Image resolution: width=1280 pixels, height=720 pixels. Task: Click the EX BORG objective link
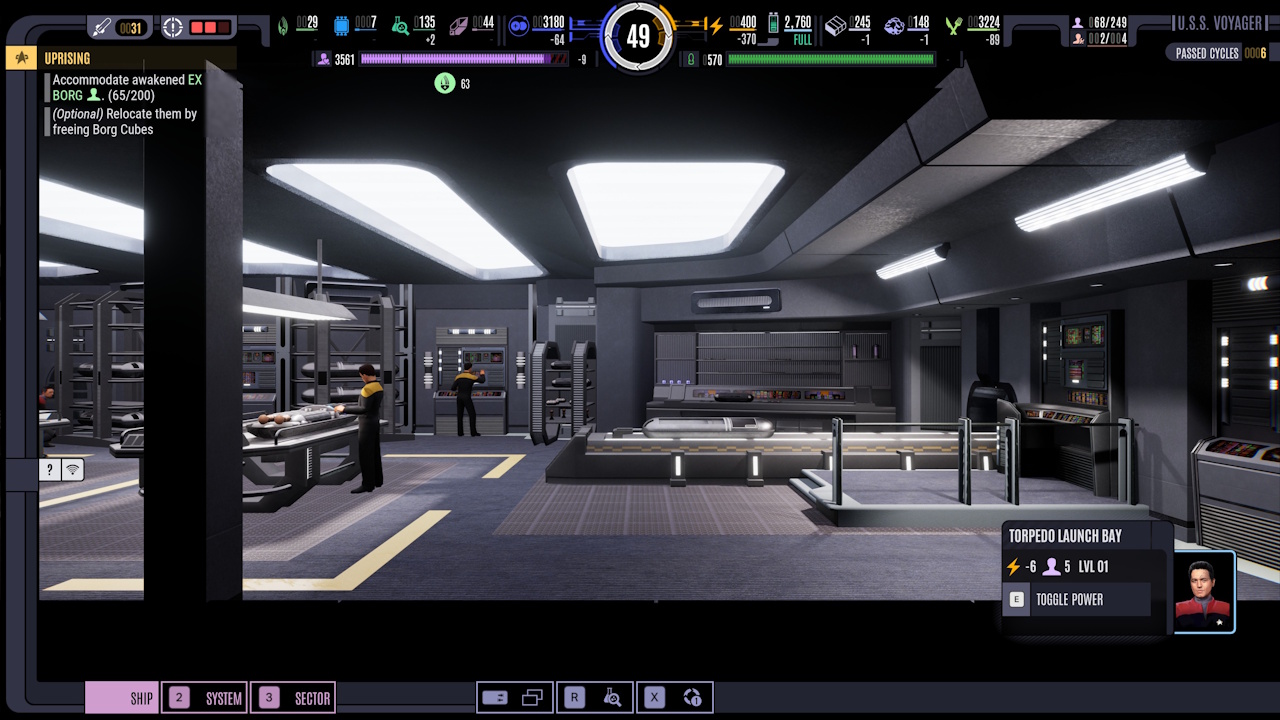tap(183, 80)
